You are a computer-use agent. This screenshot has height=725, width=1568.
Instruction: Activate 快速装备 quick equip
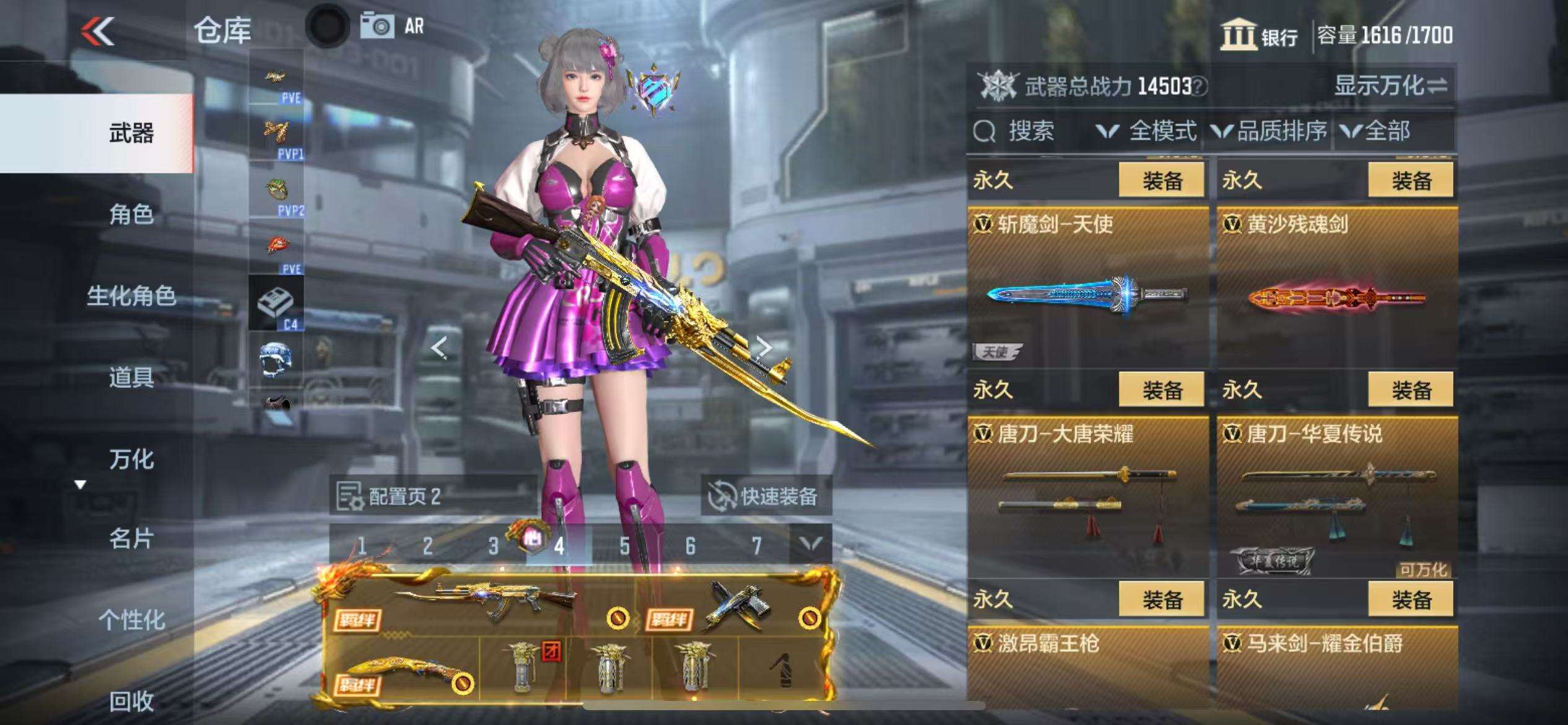click(766, 496)
